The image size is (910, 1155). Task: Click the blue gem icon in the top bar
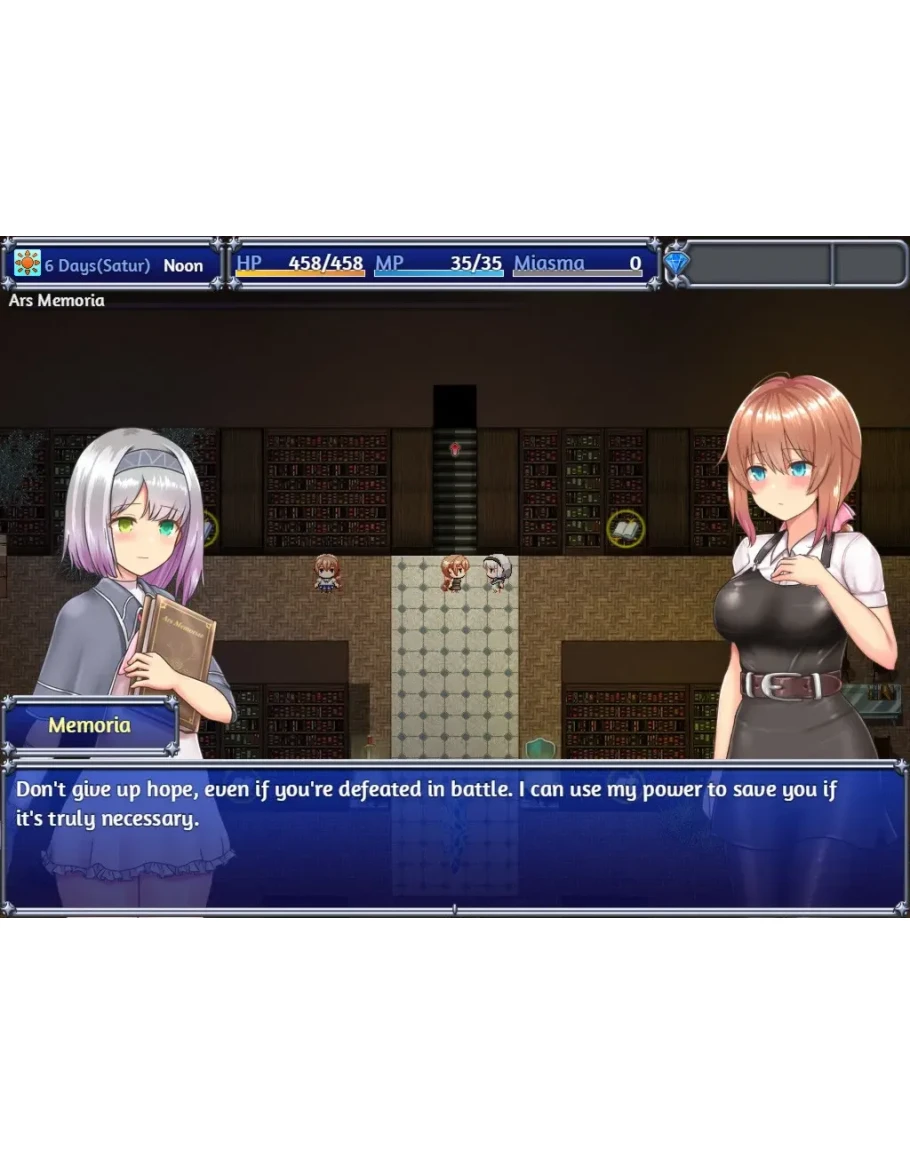tap(677, 264)
